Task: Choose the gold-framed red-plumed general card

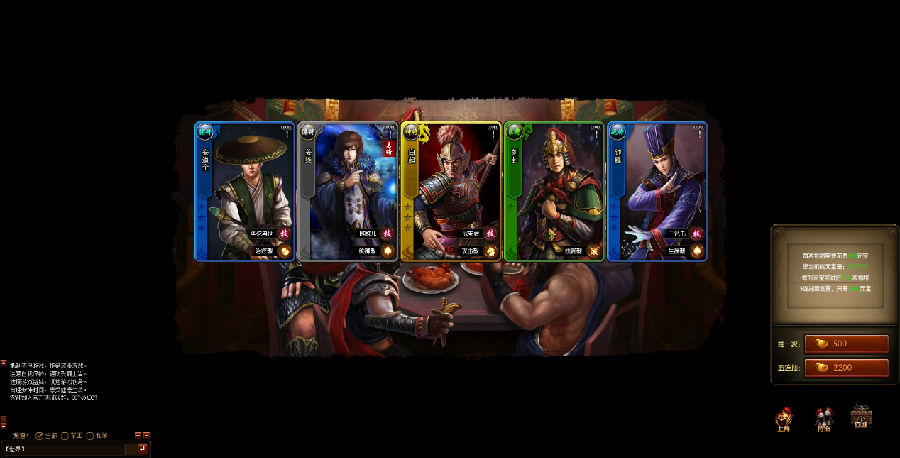Action: (x=451, y=191)
